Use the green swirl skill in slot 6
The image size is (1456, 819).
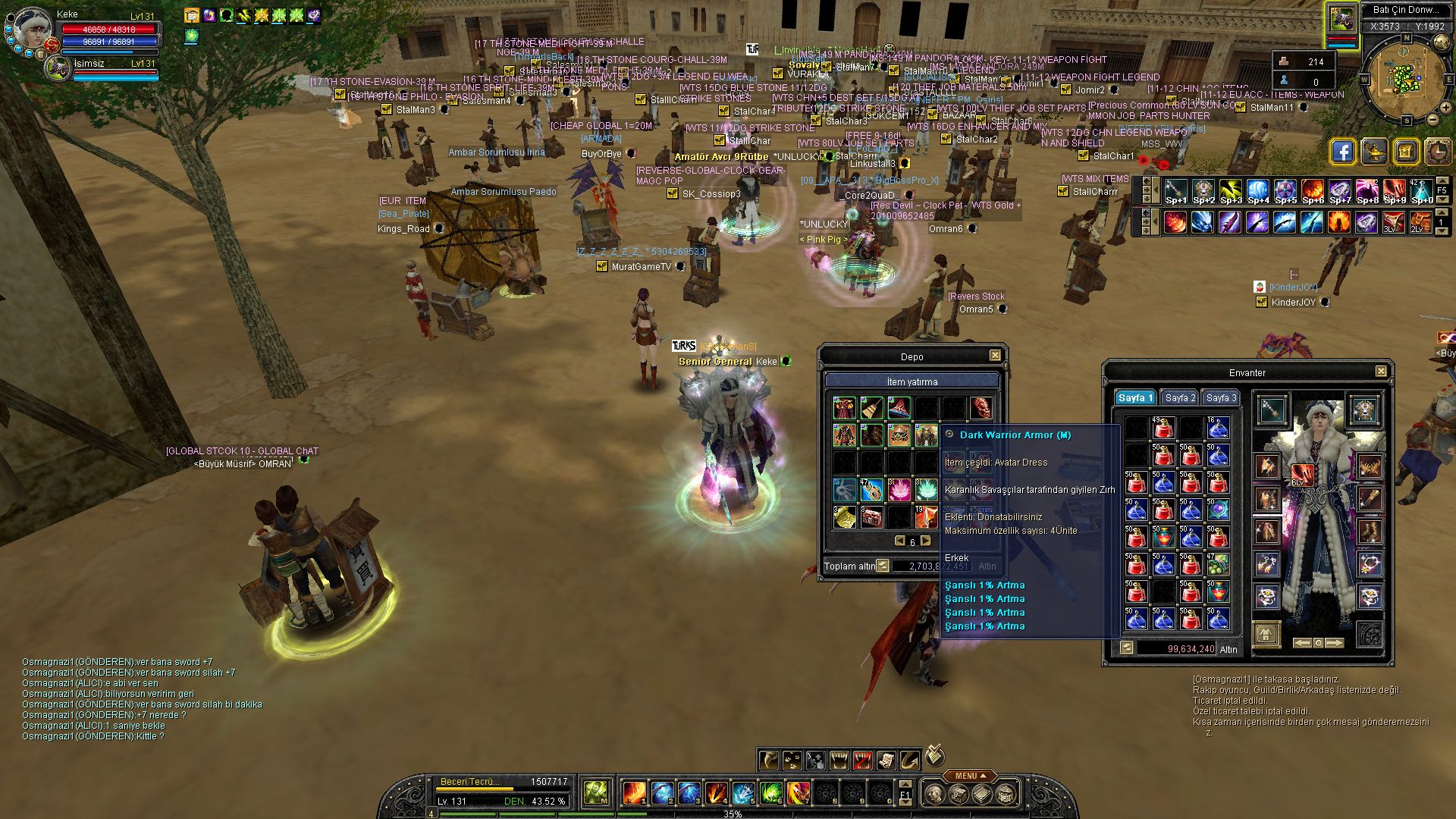coord(770,793)
